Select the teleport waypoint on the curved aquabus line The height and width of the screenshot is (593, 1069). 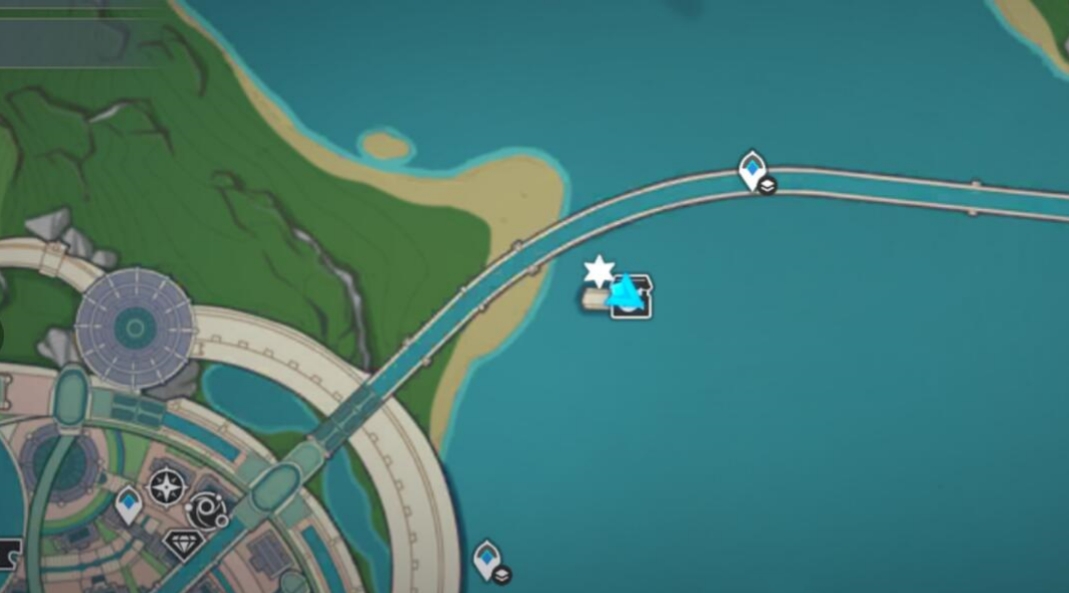(x=752, y=170)
